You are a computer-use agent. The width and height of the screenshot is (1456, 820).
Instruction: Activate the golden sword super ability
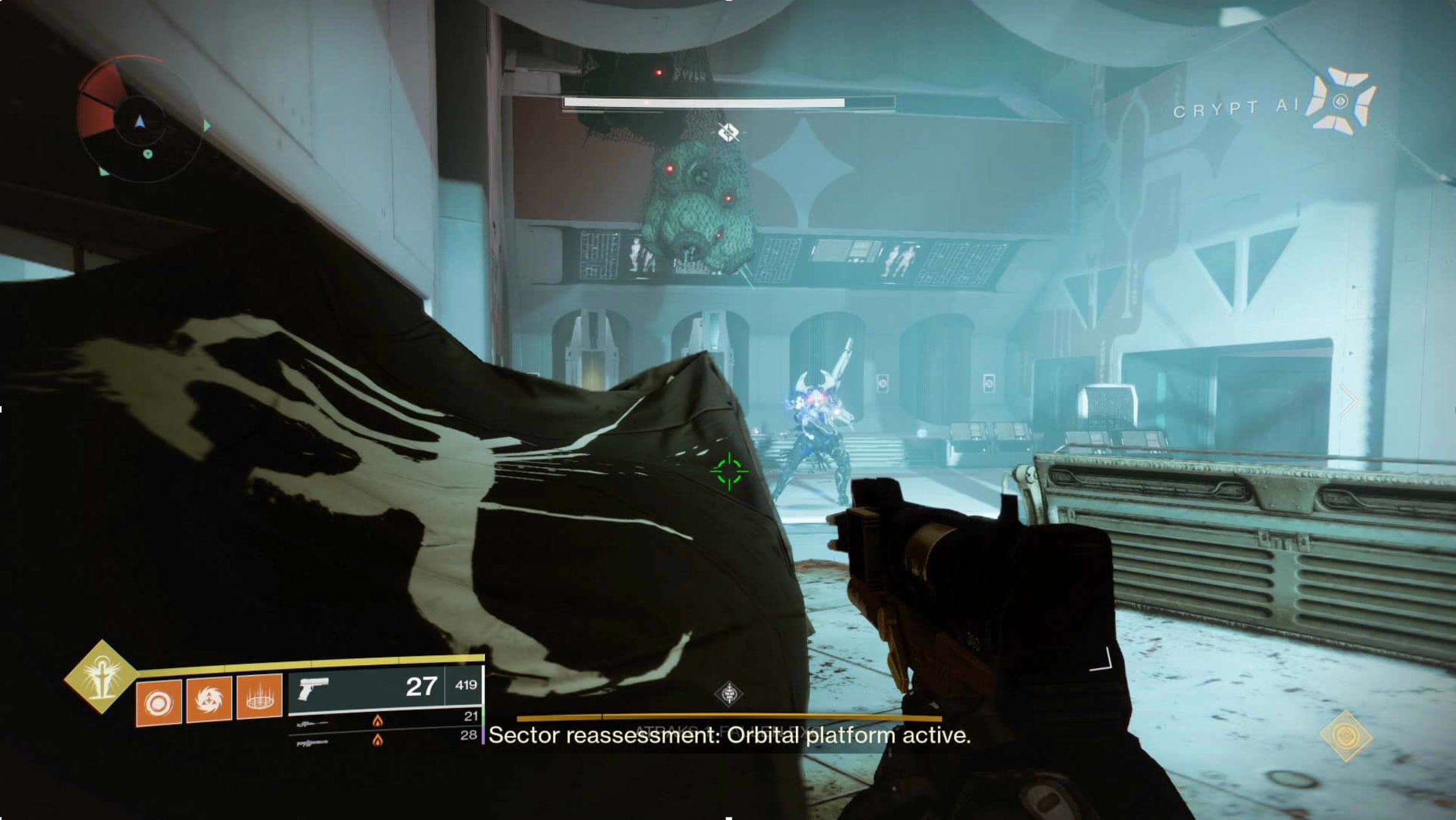(x=101, y=677)
